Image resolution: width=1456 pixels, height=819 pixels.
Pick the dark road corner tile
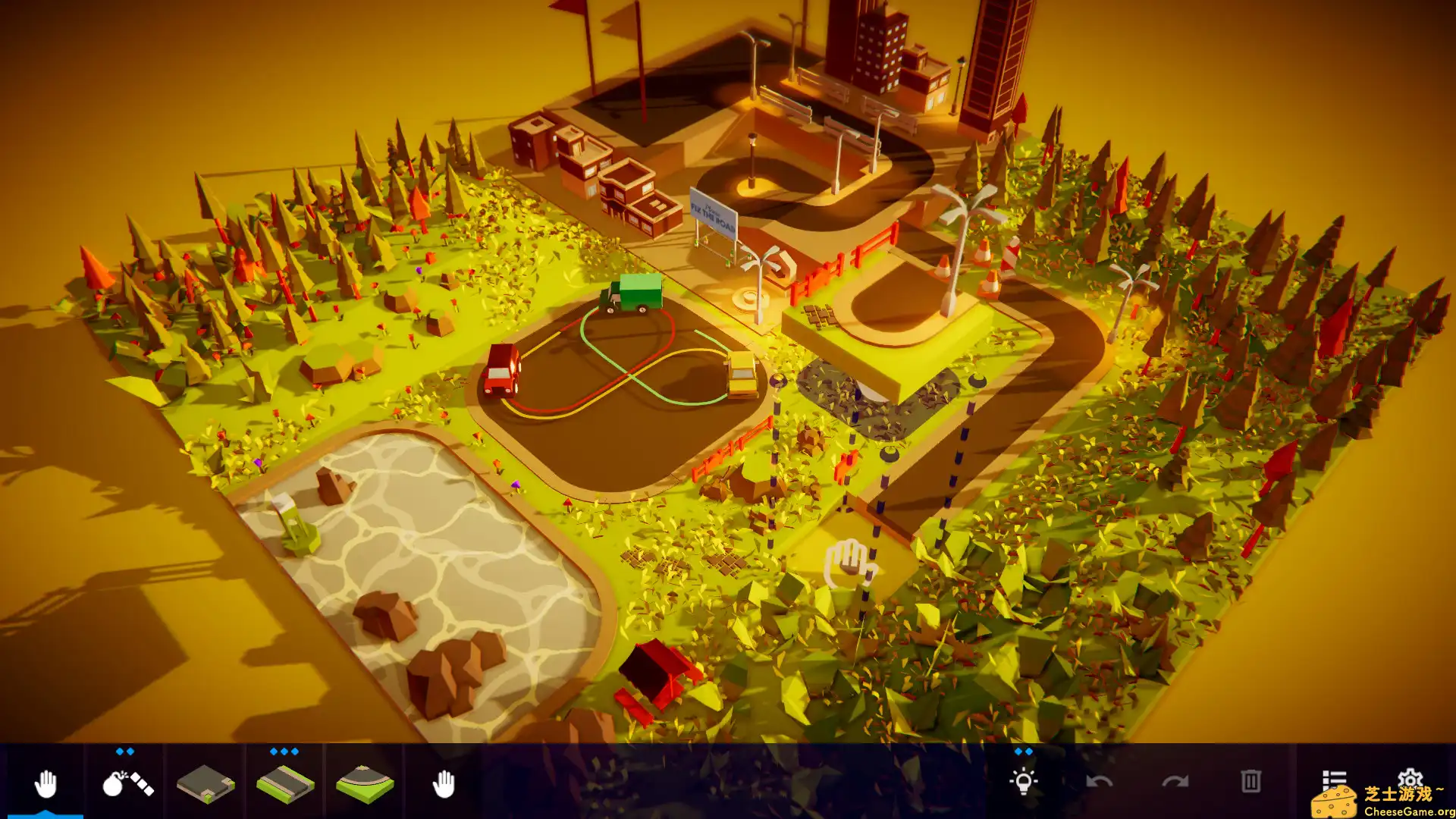click(x=206, y=783)
